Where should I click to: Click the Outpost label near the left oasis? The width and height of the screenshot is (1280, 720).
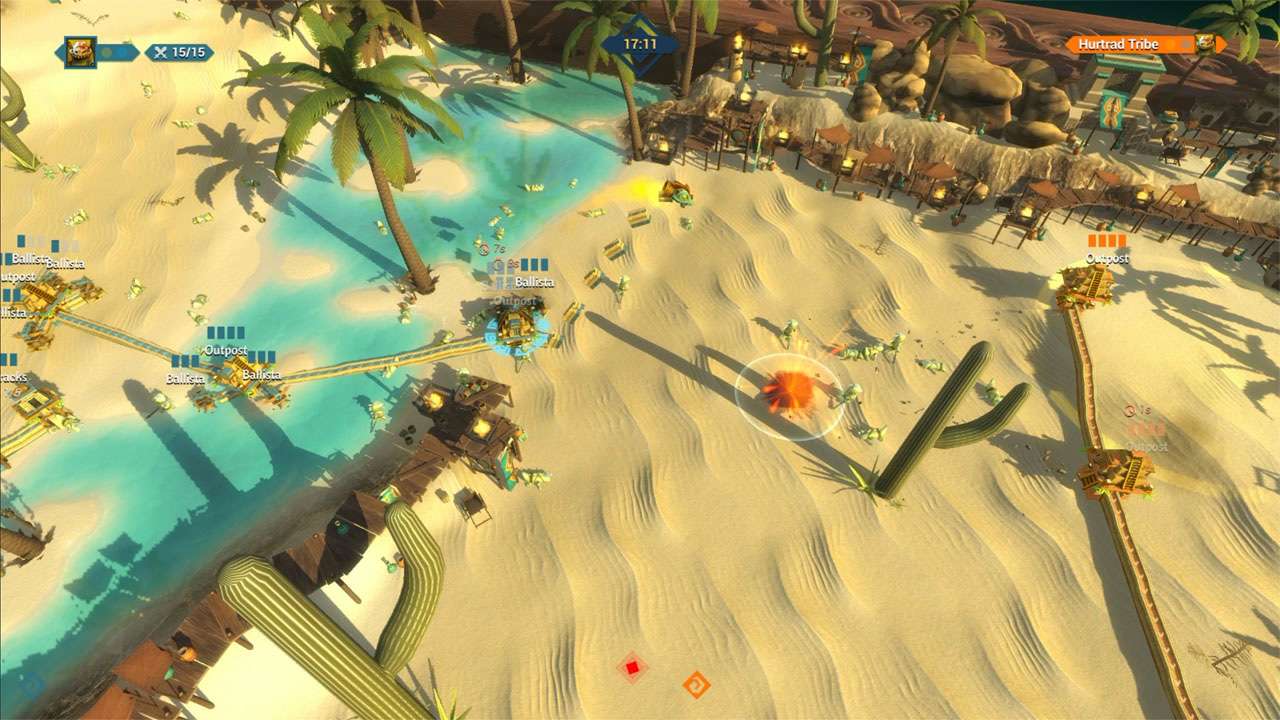[x=226, y=349]
